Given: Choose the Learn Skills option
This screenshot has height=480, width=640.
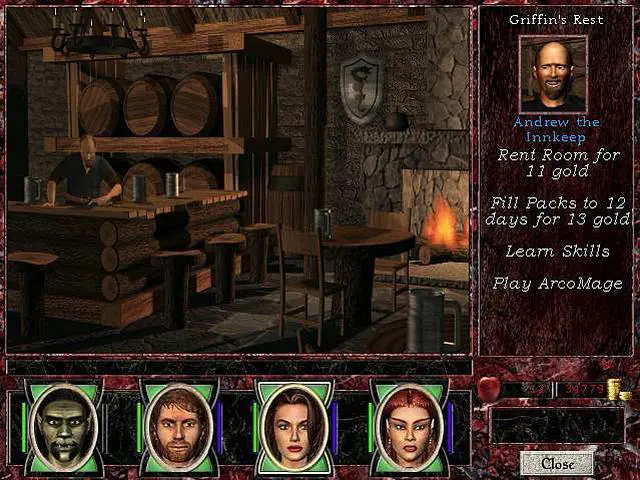Looking at the screenshot, I should click(x=558, y=251).
